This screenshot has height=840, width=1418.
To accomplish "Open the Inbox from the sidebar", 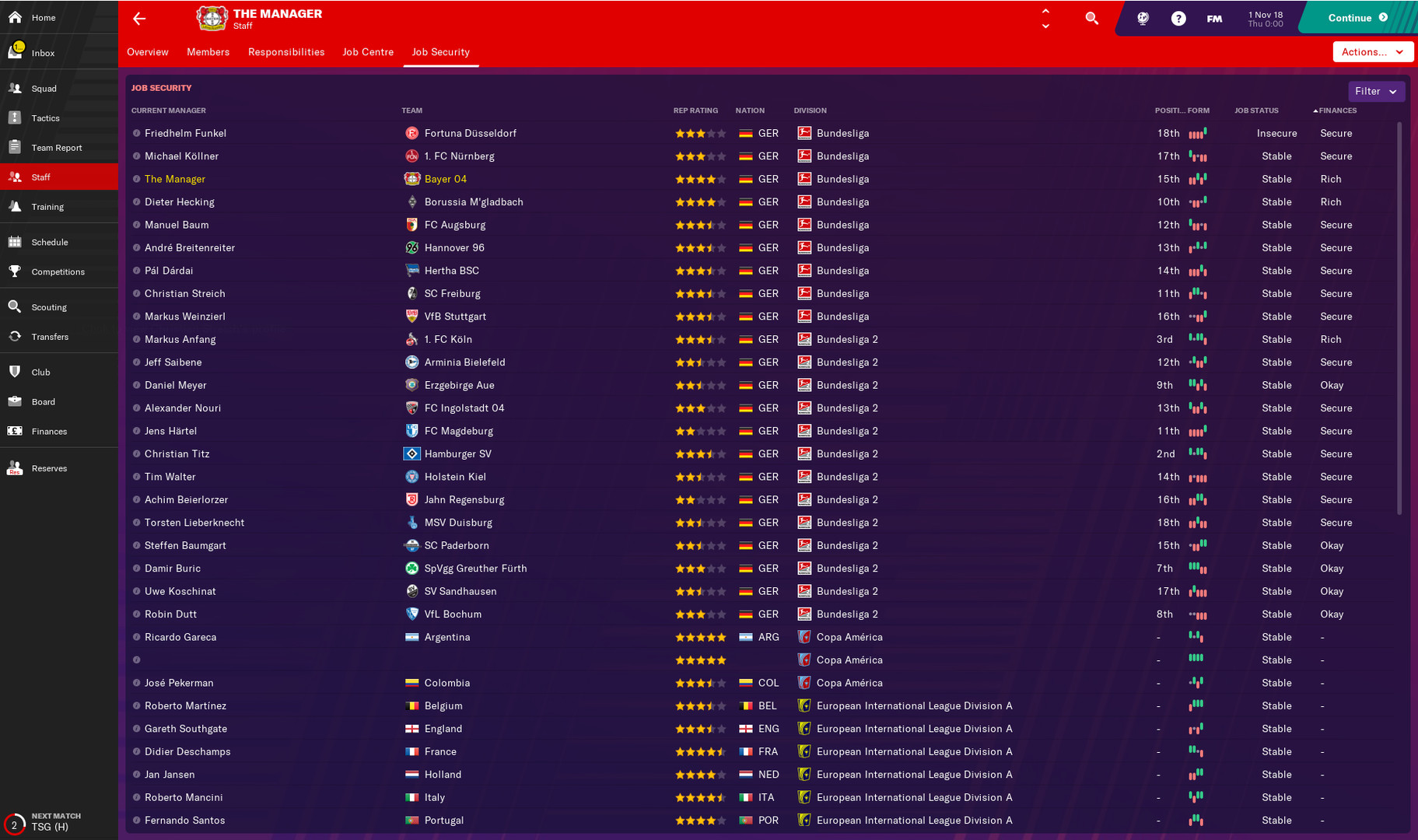I will point(43,52).
